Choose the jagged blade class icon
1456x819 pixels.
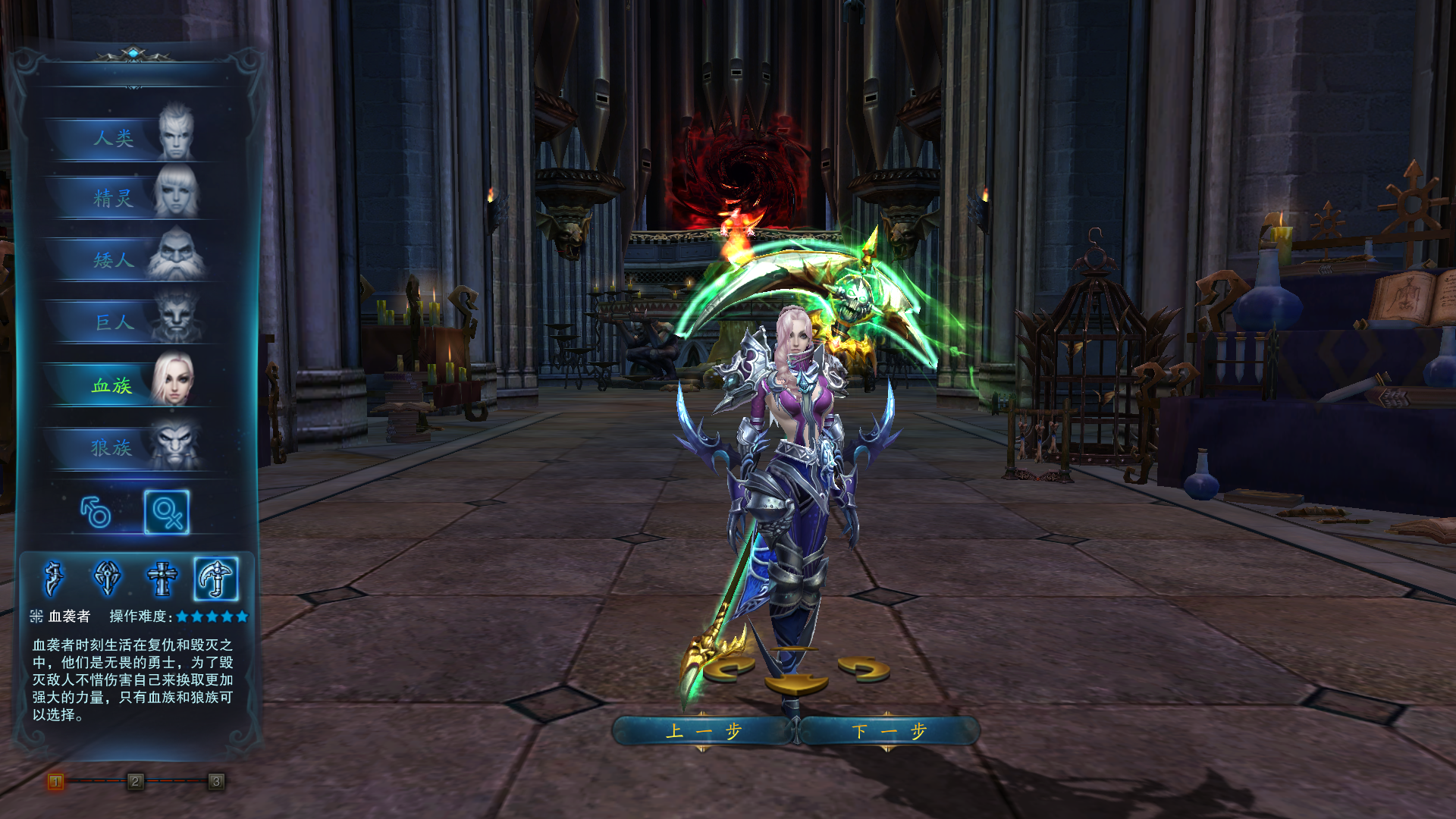pyautogui.click(x=54, y=579)
